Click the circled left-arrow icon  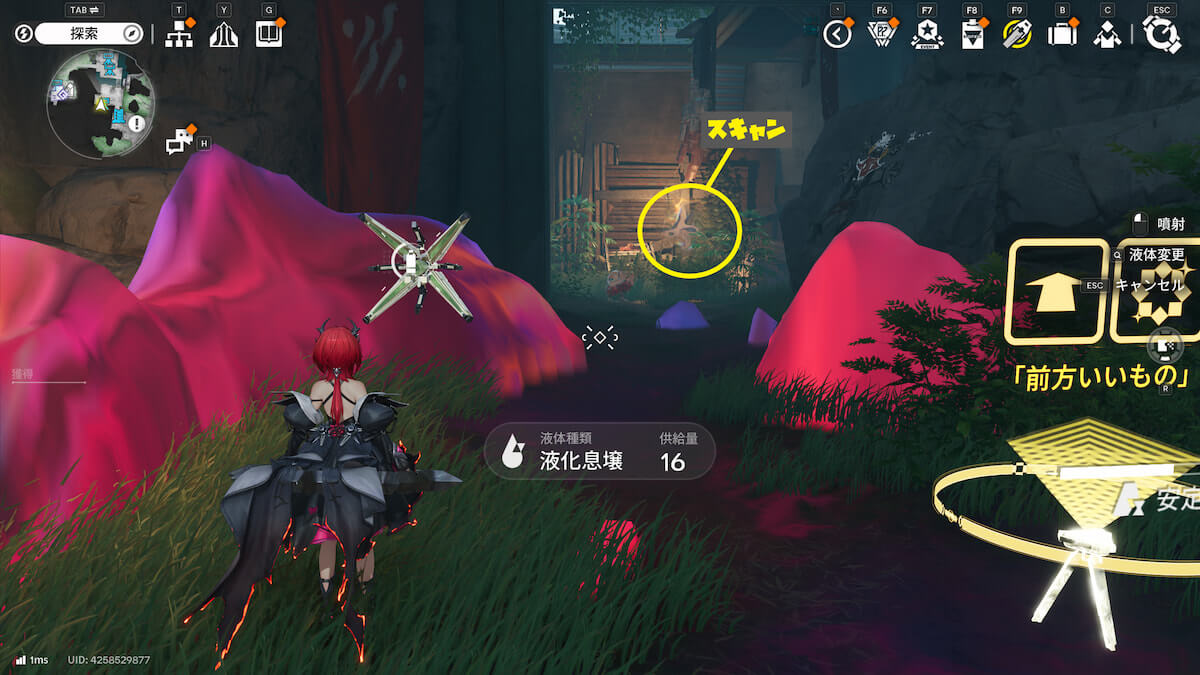pyautogui.click(x=837, y=35)
